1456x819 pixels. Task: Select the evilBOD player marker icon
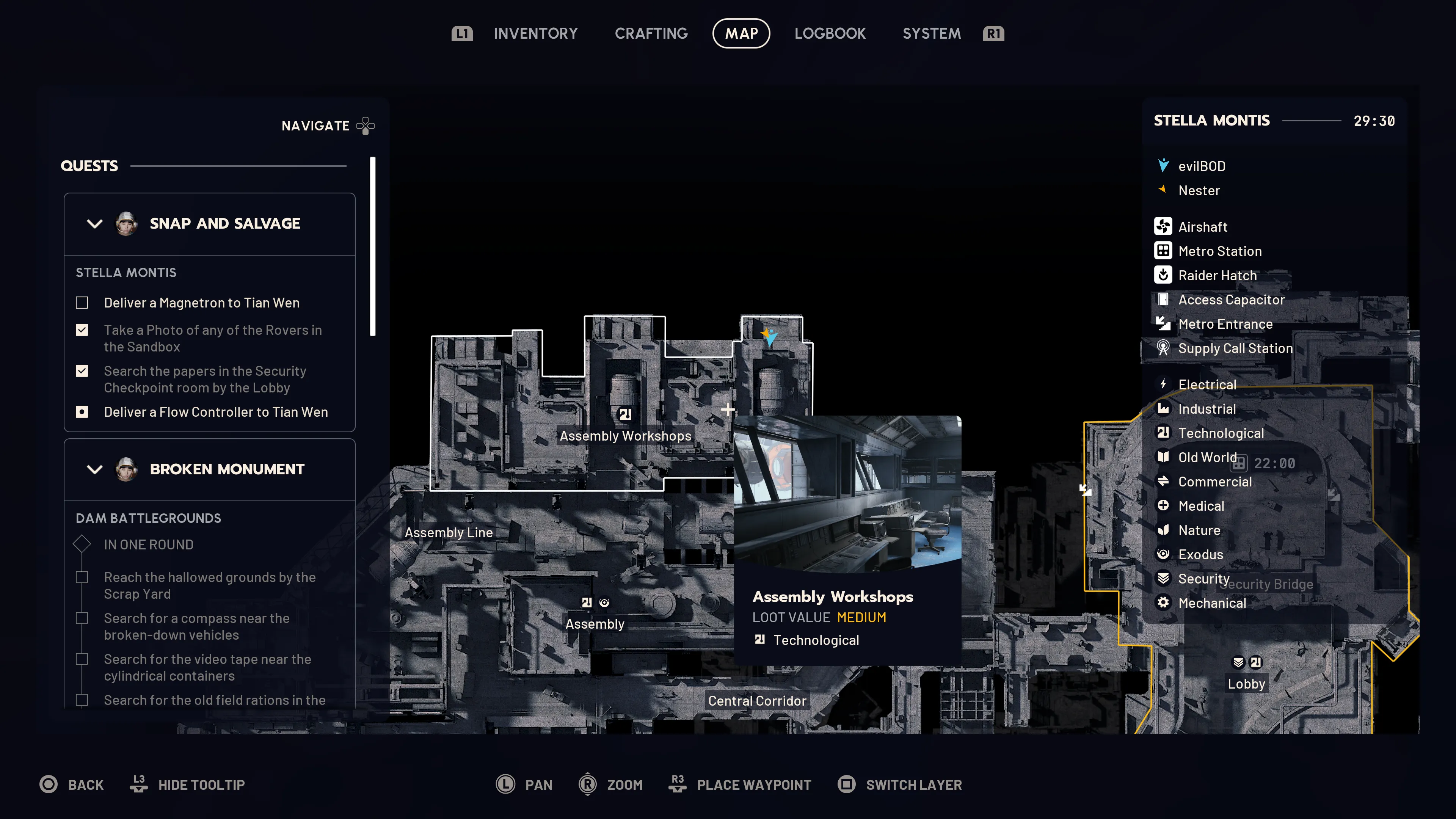pos(1164,165)
